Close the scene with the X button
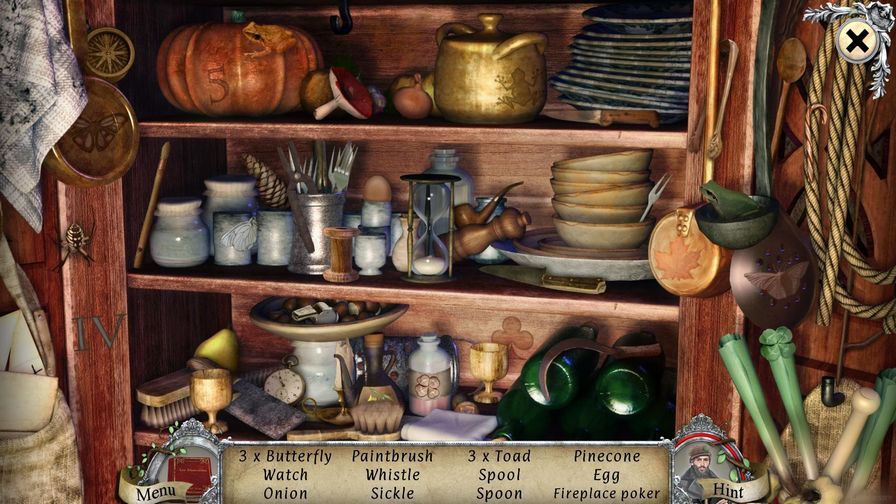Viewport: 896px width, 504px height. coord(856,41)
